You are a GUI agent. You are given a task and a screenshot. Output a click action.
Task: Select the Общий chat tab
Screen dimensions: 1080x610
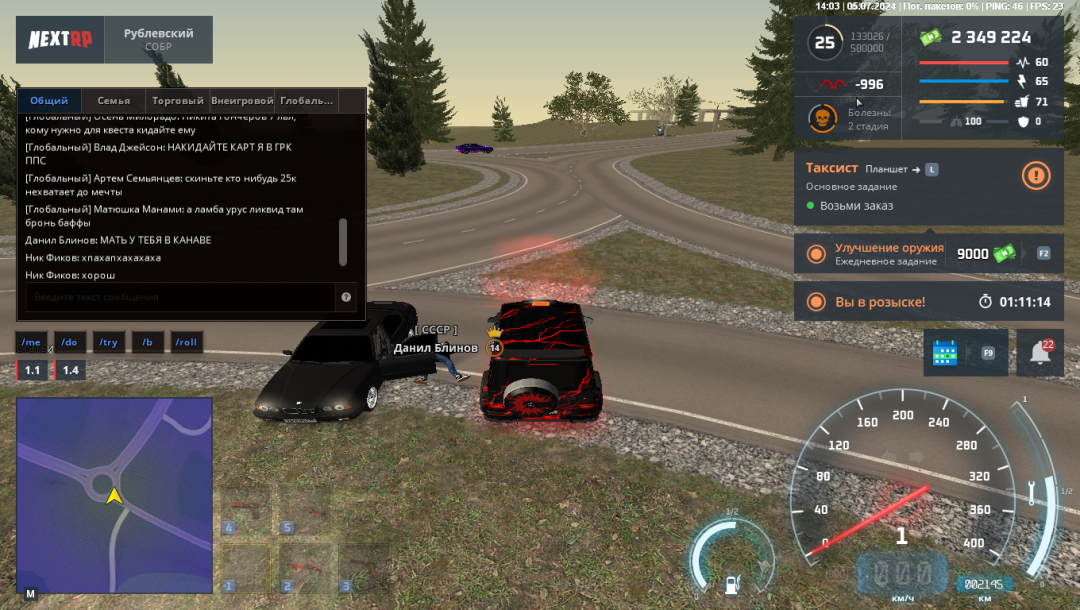(49, 101)
